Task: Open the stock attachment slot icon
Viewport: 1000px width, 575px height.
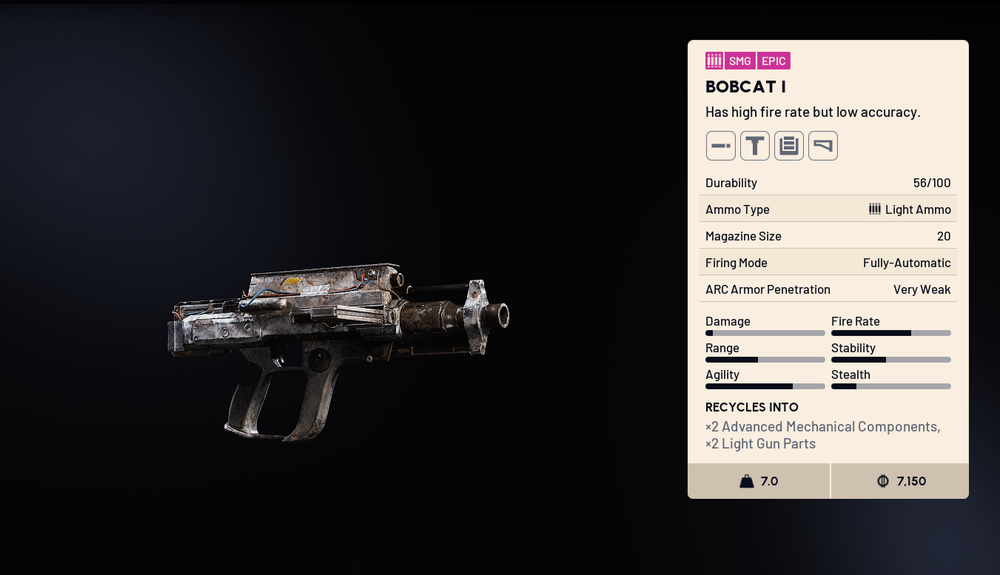Action: 822,146
